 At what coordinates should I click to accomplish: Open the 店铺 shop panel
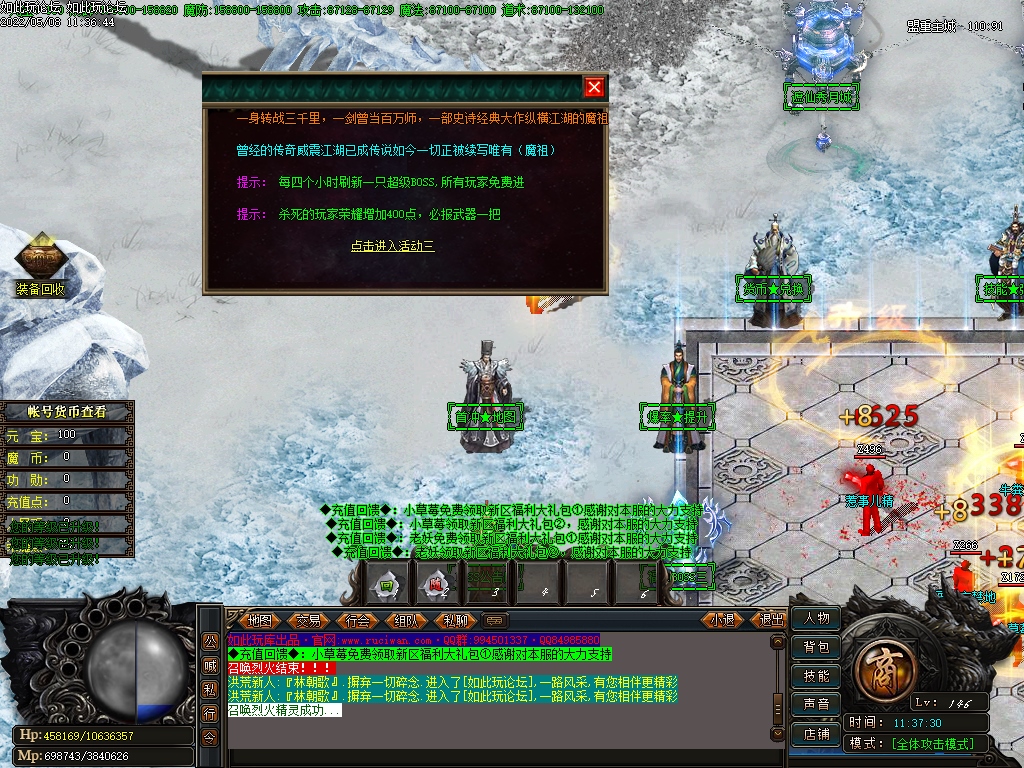[816, 734]
